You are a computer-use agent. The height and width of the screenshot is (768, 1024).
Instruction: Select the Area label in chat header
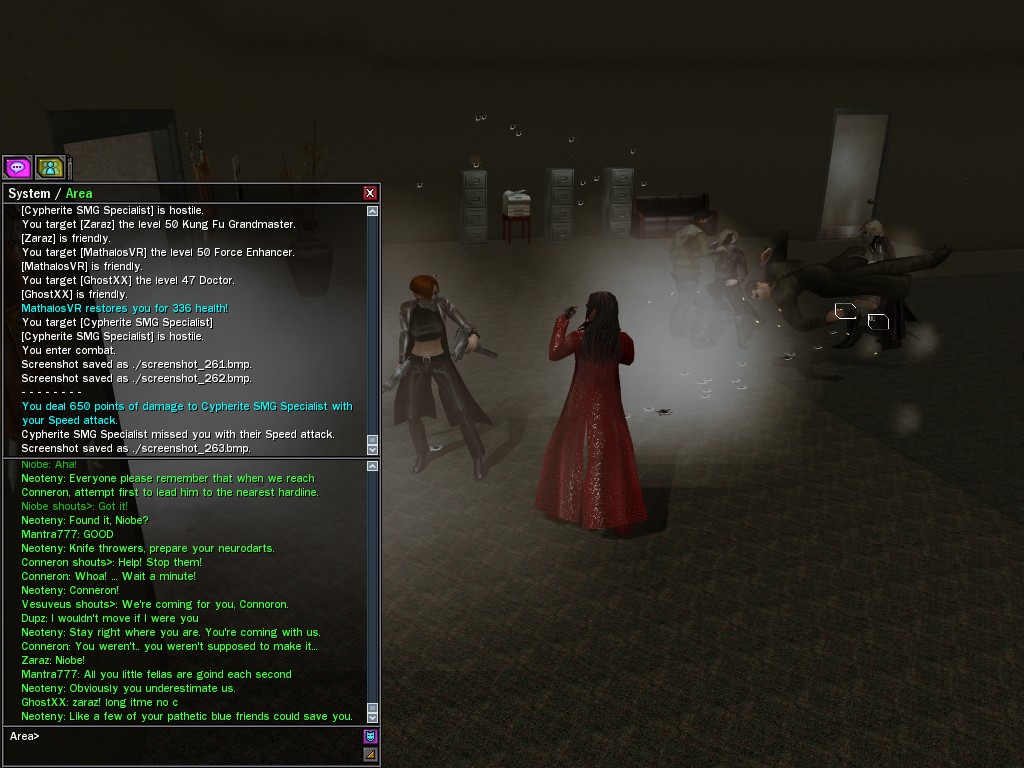click(79, 193)
